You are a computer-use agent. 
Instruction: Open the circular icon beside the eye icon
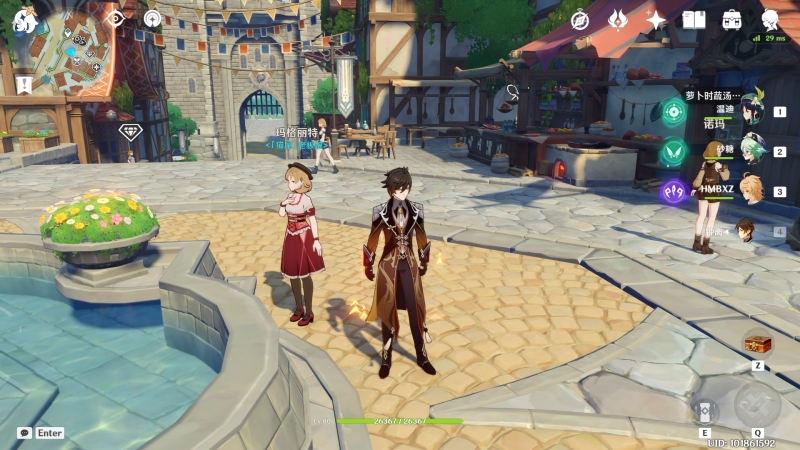click(152, 18)
